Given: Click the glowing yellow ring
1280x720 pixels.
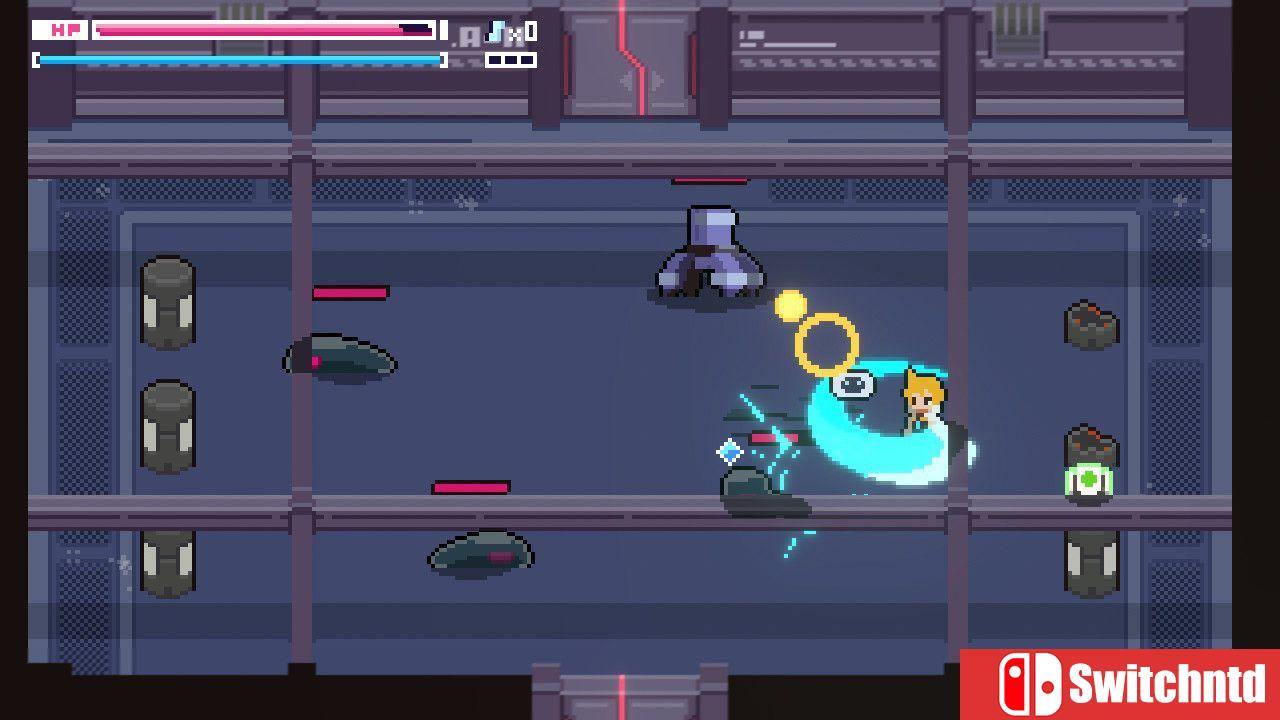Looking at the screenshot, I should (x=828, y=340).
